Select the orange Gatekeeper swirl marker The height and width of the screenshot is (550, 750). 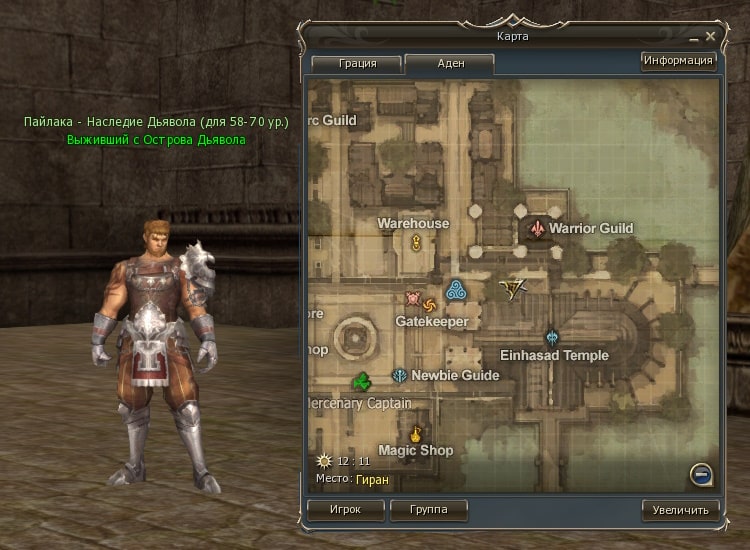[430, 304]
